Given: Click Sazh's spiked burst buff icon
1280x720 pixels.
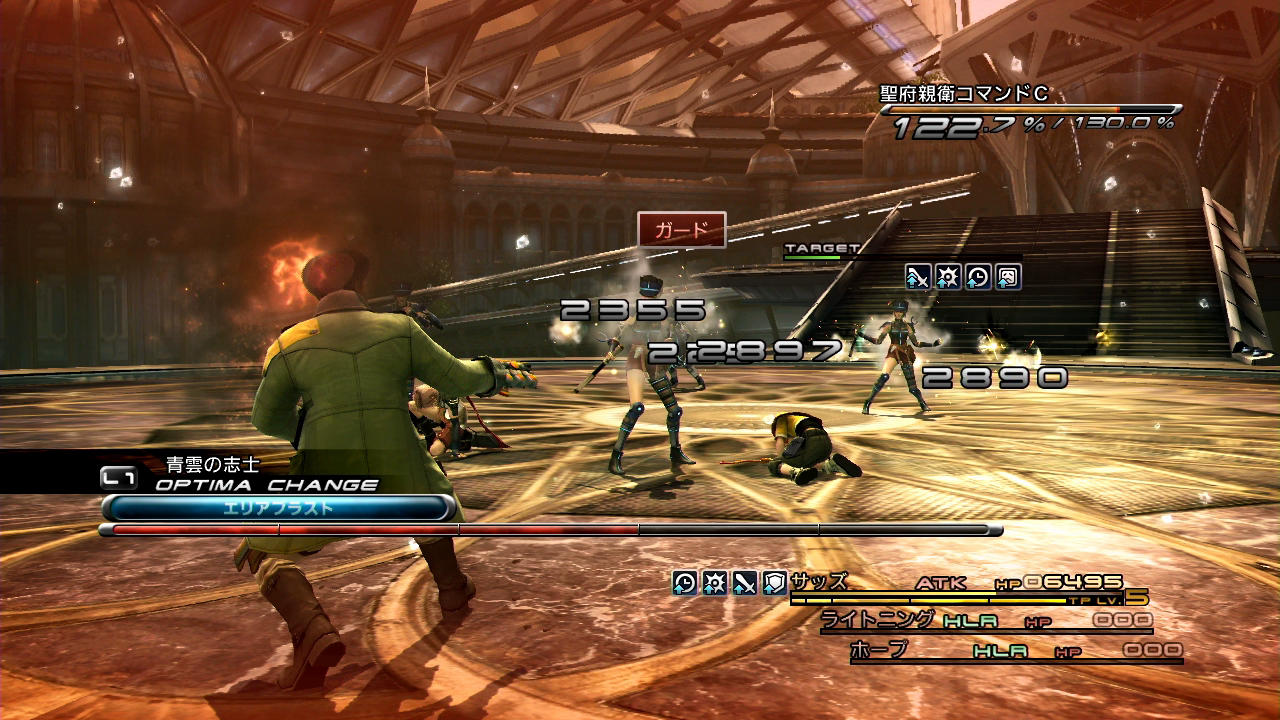Looking at the screenshot, I should (x=714, y=583).
